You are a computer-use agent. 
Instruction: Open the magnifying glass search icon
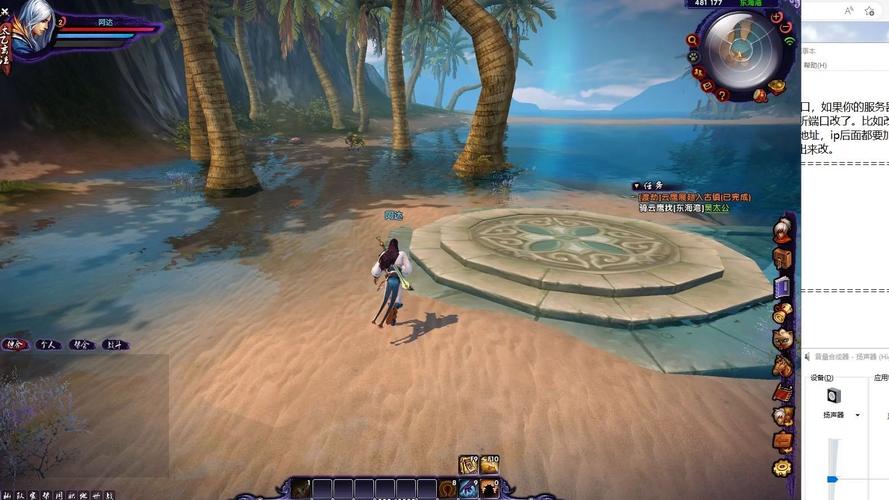(x=692, y=39)
